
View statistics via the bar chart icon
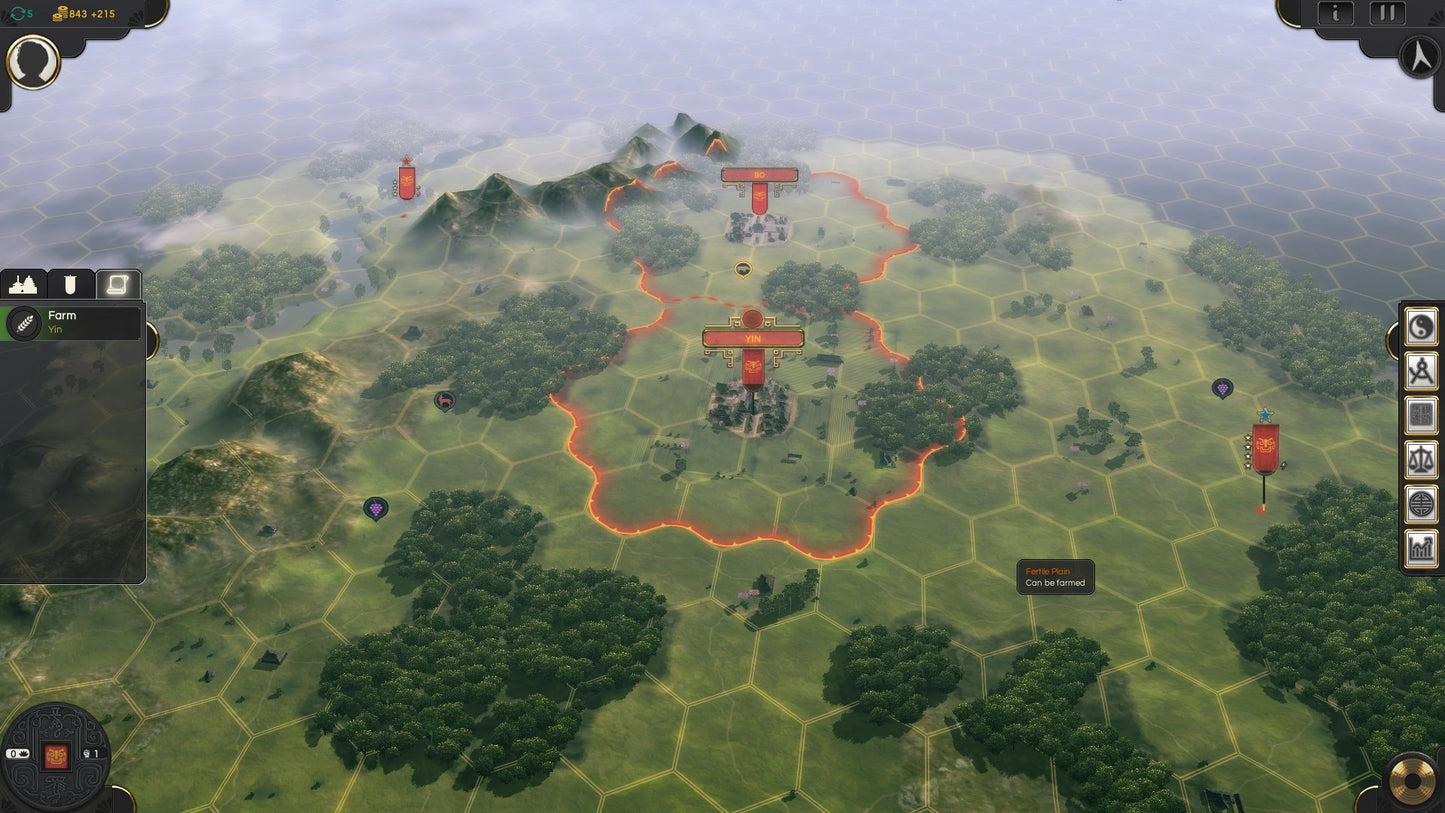[x=1420, y=548]
